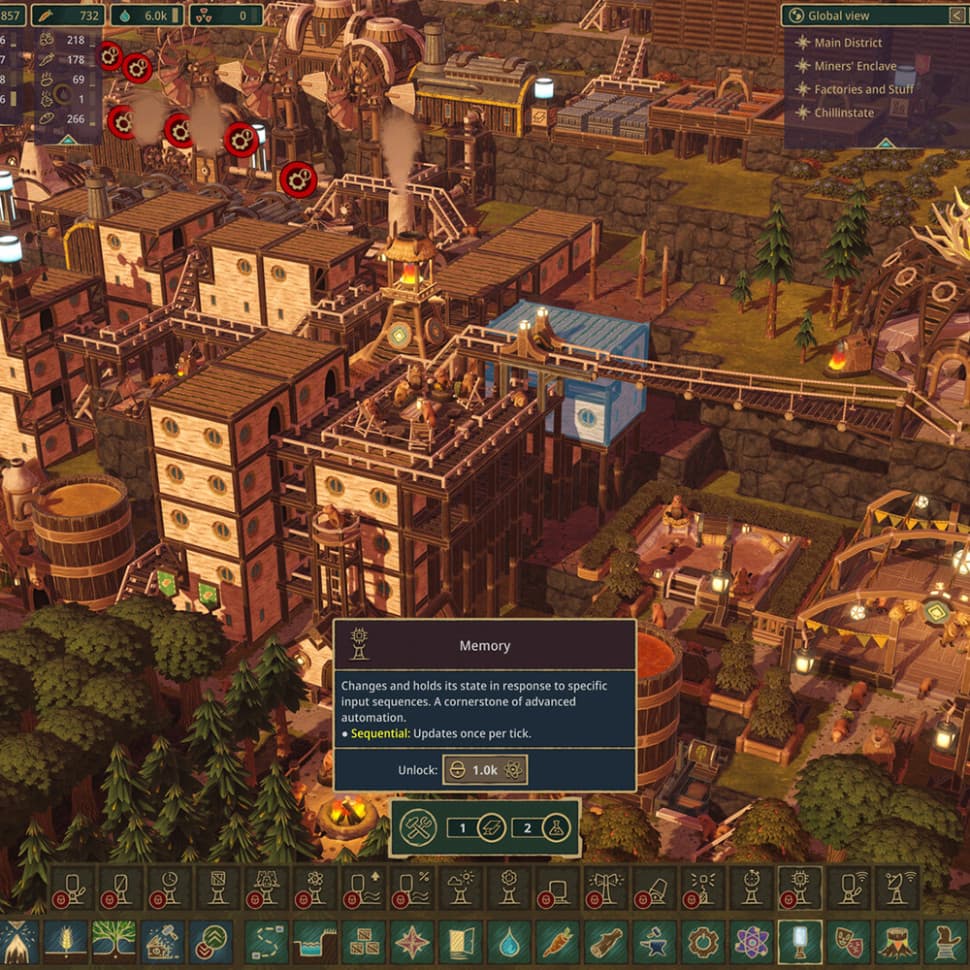Choose the gear power building category
The height and width of the screenshot is (970, 970).
(x=706, y=942)
